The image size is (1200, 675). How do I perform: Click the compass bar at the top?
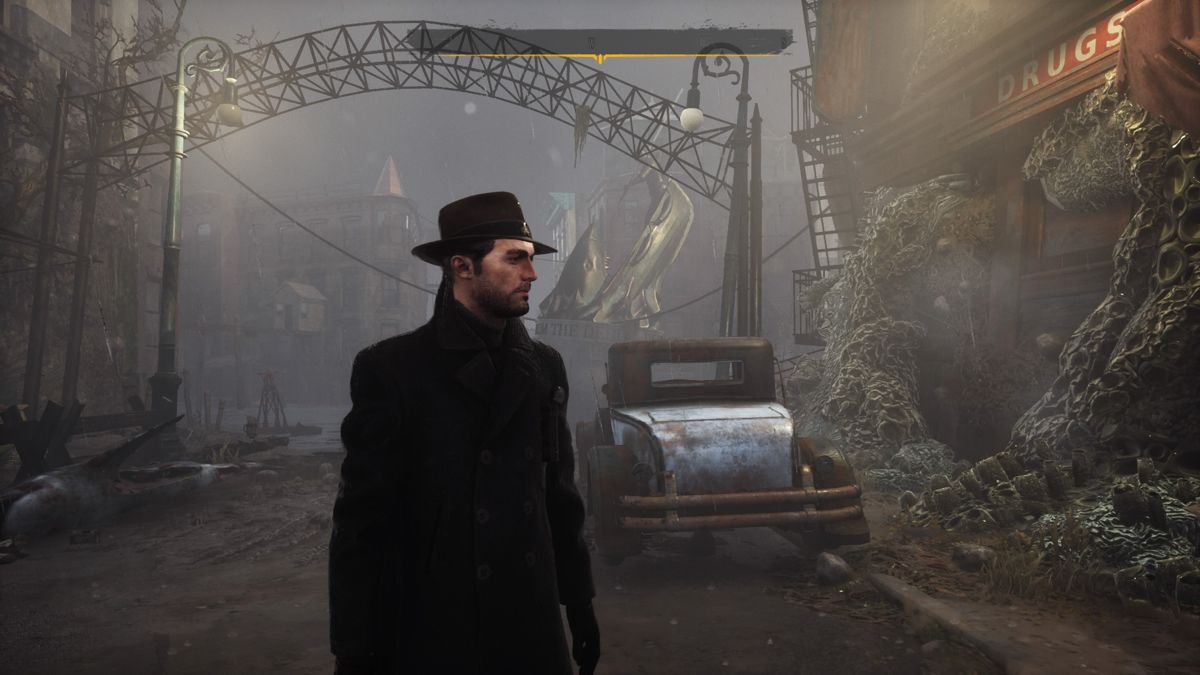[x=600, y=42]
